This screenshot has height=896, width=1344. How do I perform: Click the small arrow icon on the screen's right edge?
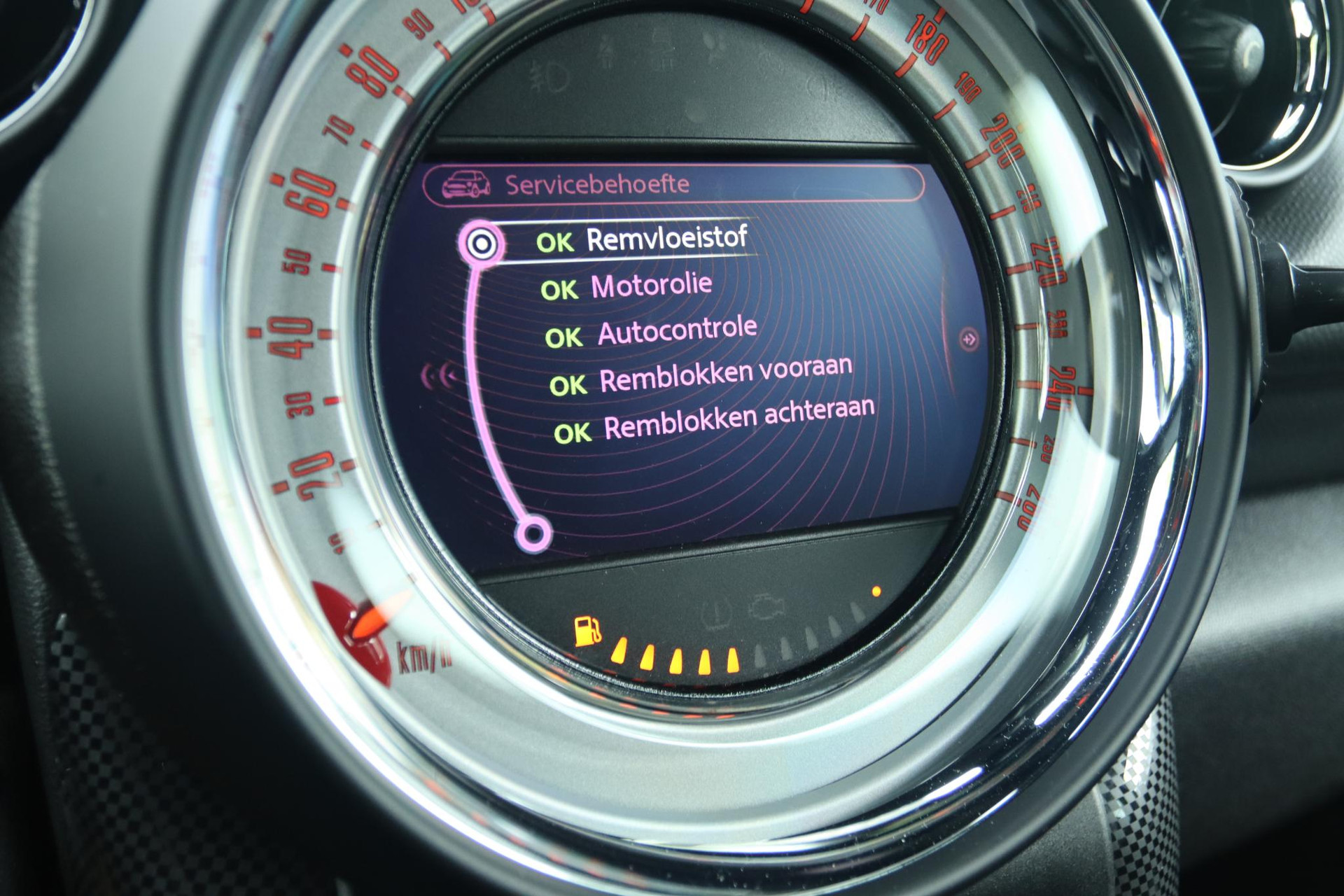coord(969,339)
